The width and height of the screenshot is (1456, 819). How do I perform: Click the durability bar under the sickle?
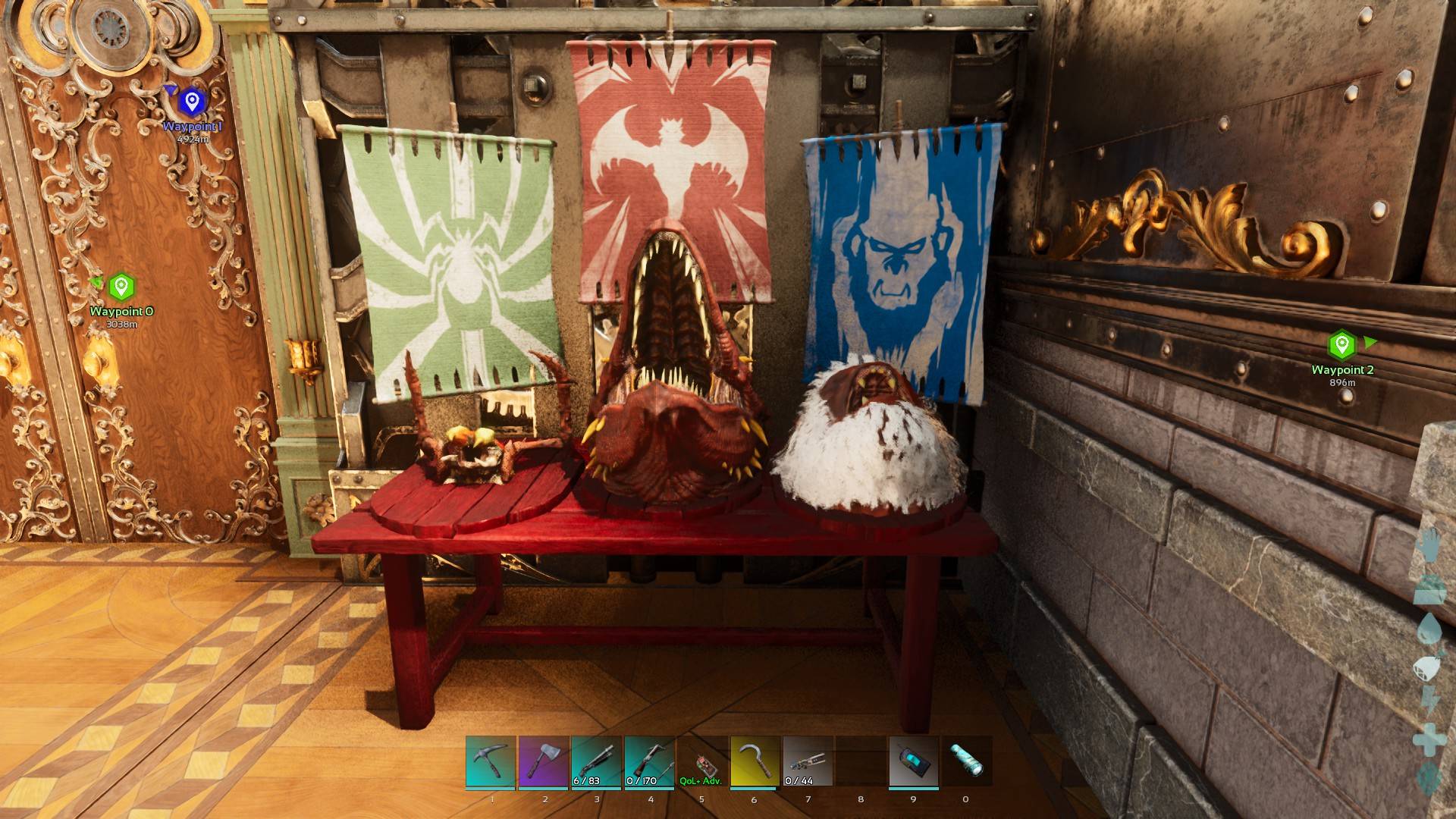pyautogui.click(x=753, y=789)
